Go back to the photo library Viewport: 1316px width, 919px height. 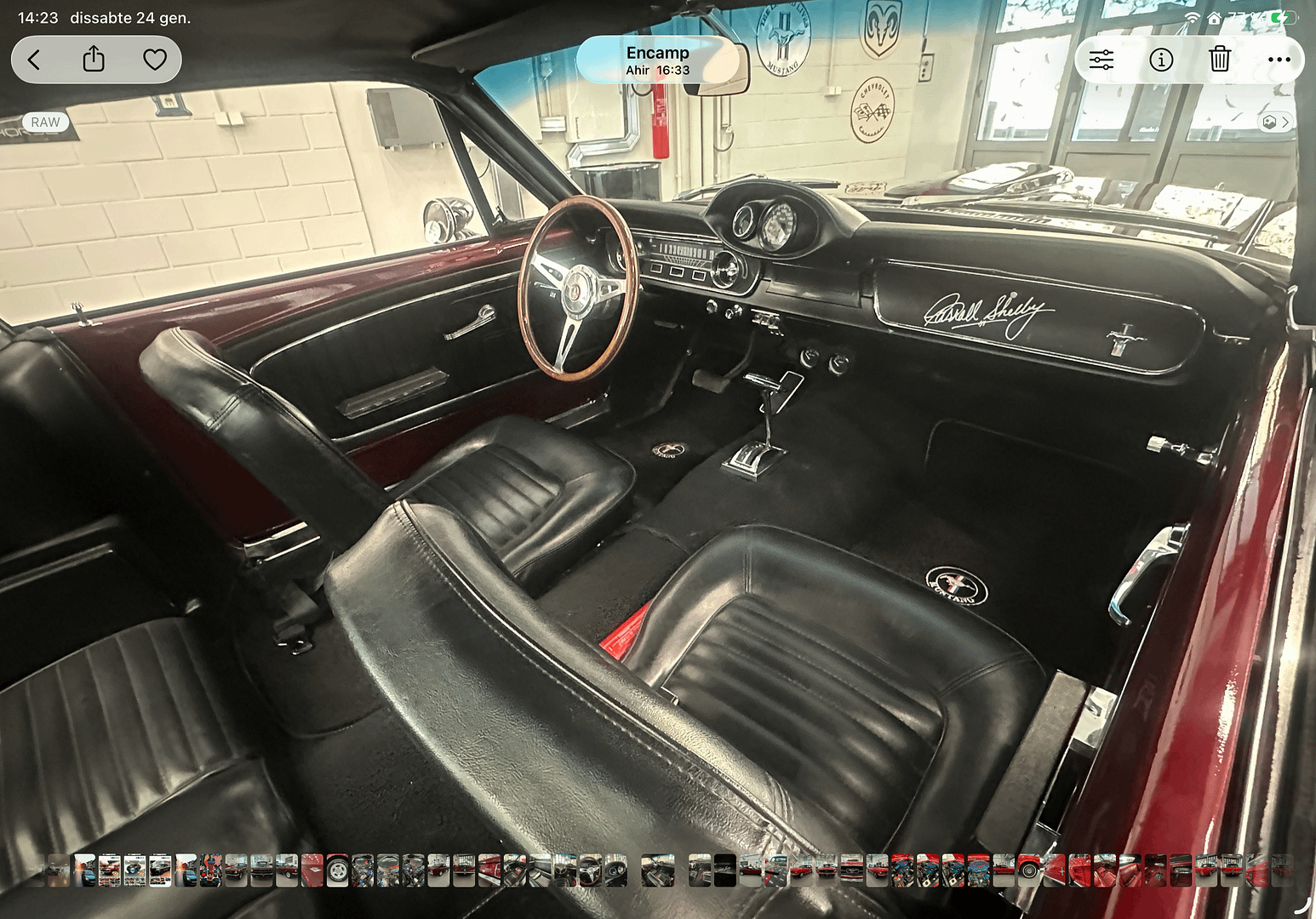[34, 60]
